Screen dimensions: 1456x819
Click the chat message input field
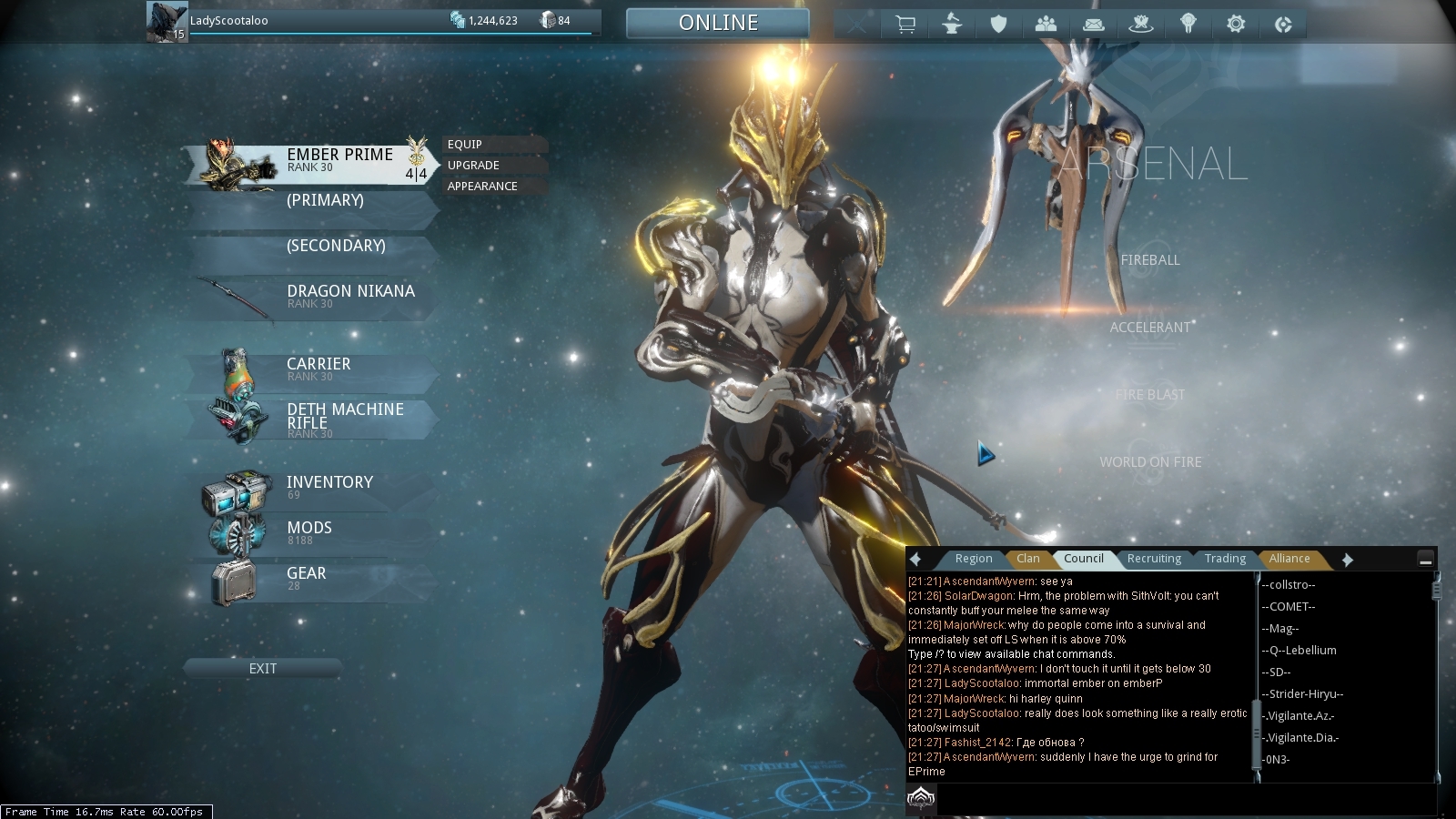[1183, 799]
